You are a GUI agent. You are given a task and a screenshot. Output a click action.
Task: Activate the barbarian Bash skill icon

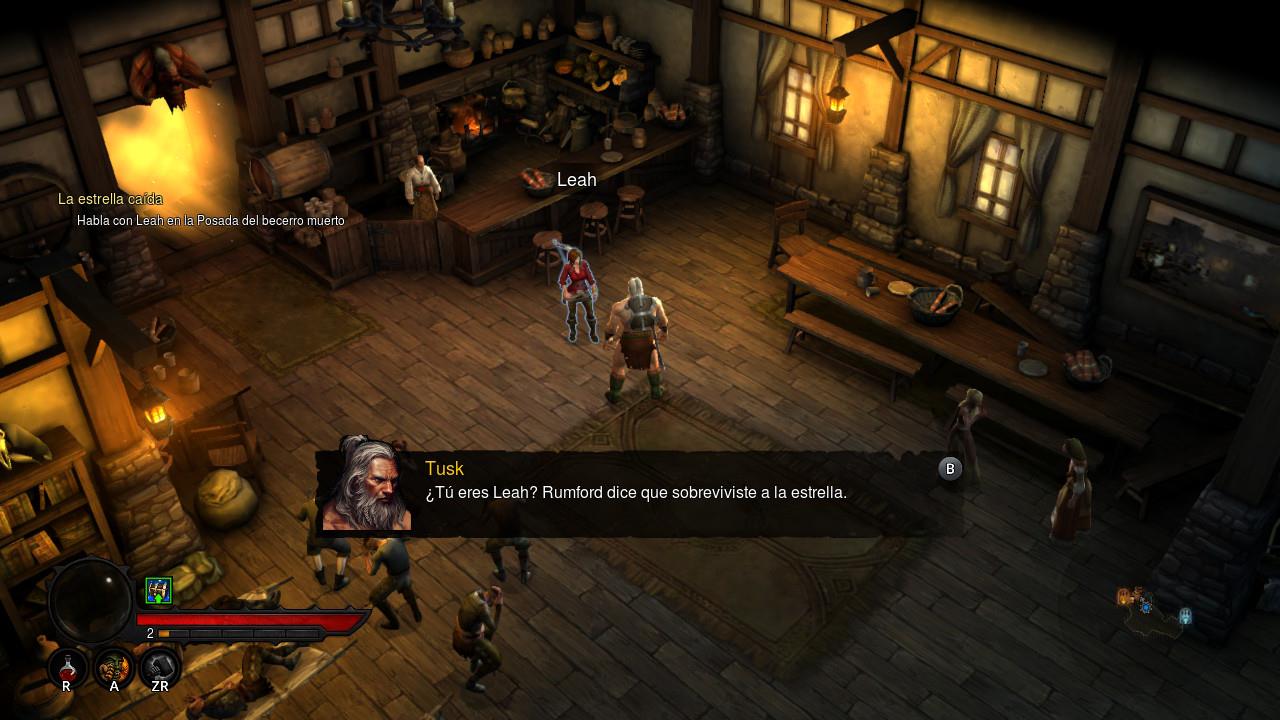click(x=114, y=666)
